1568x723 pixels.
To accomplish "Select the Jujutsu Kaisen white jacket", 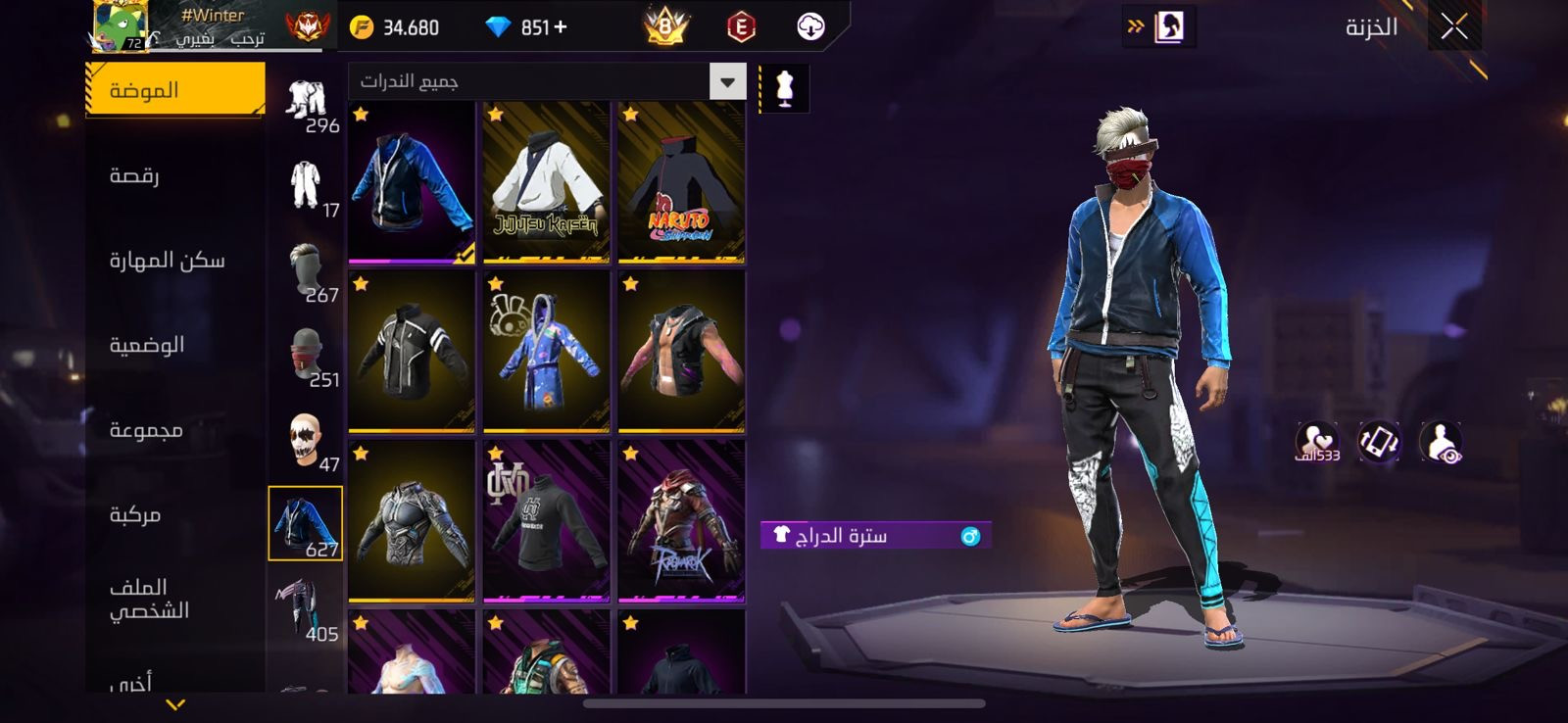I will 546,182.
